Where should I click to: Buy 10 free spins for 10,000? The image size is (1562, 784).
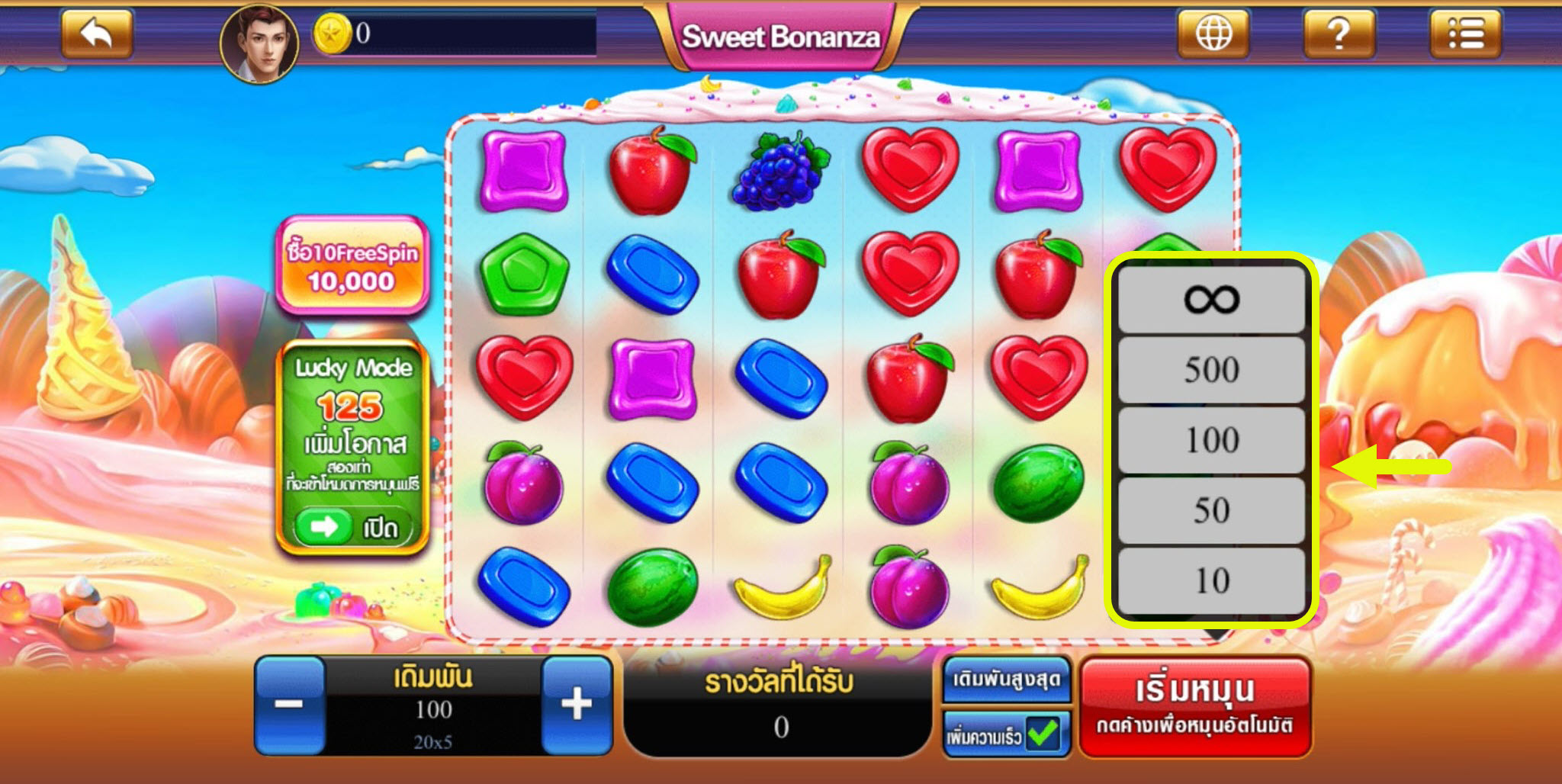[x=352, y=266]
